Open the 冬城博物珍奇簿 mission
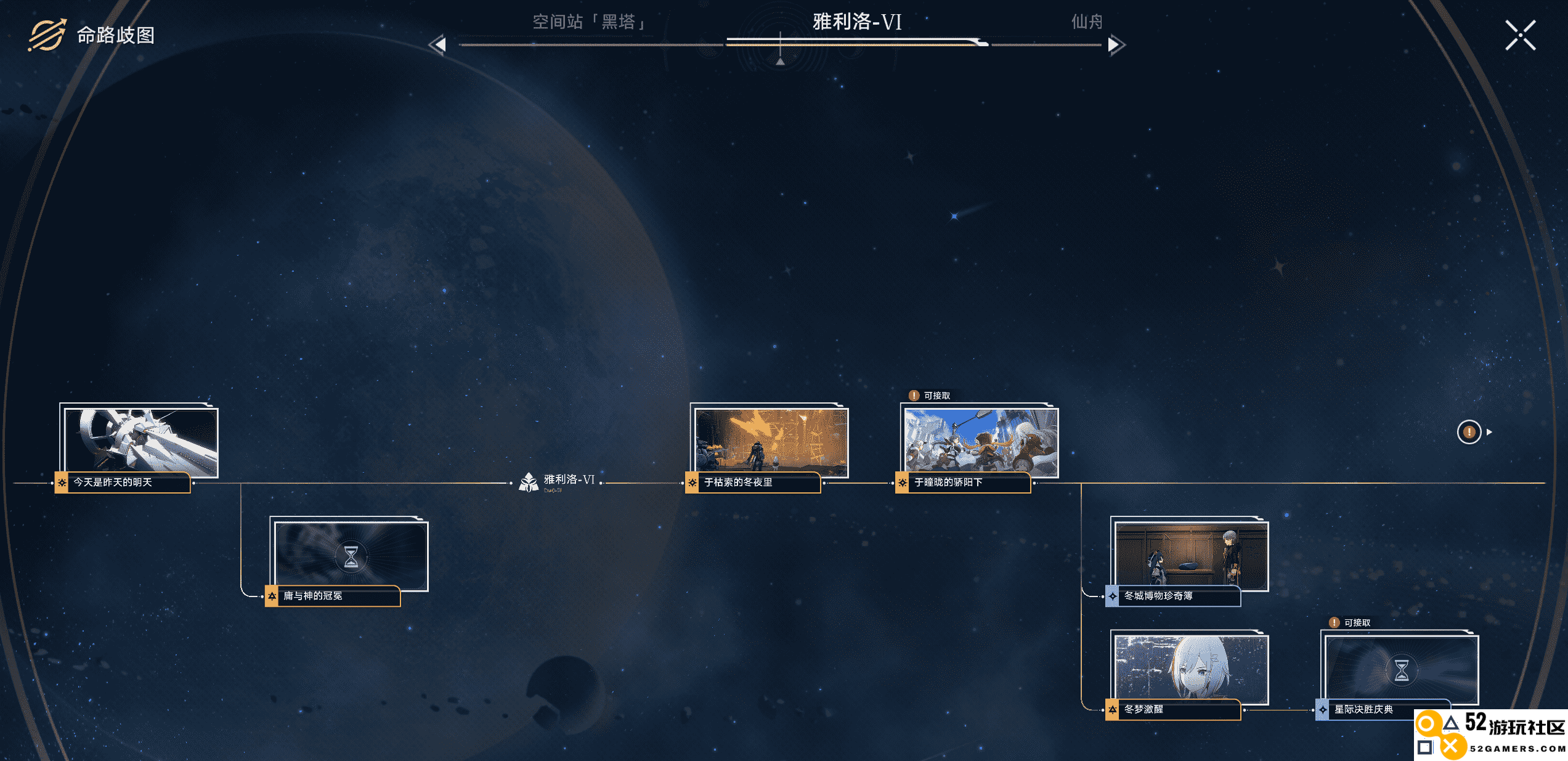Image resolution: width=1568 pixels, height=761 pixels. (1189, 558)
